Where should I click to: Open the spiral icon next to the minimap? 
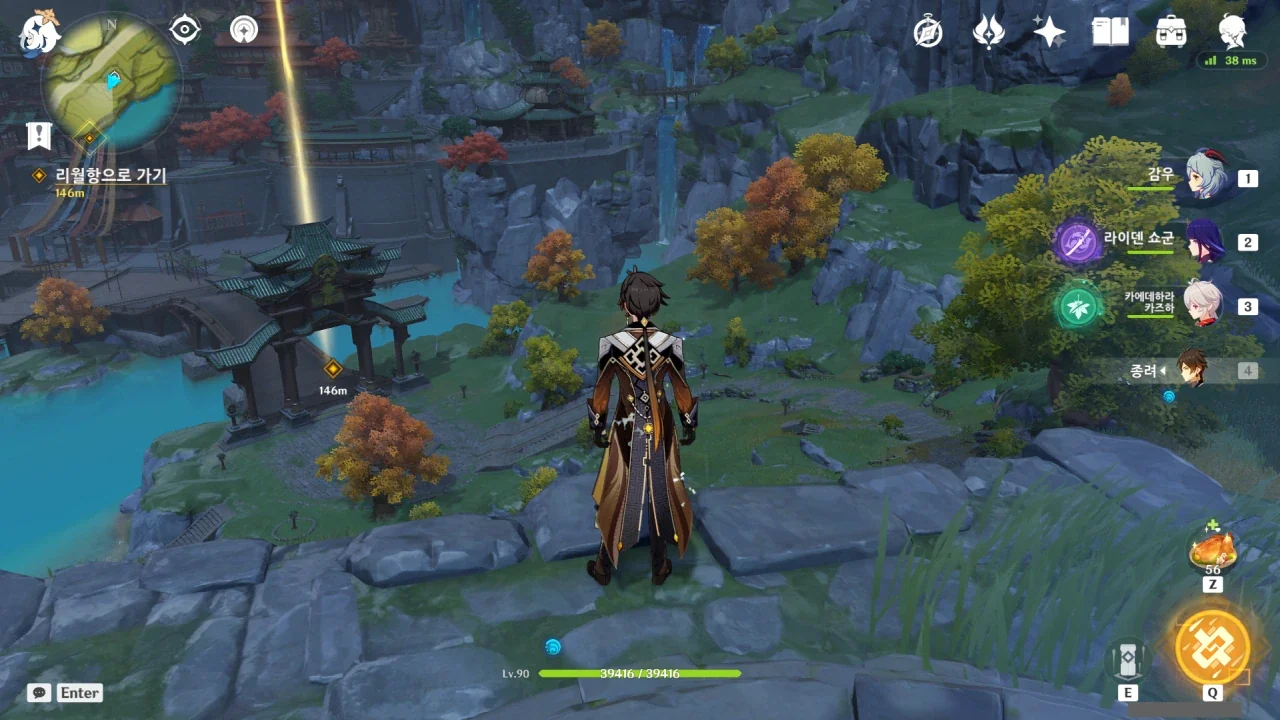243,30
